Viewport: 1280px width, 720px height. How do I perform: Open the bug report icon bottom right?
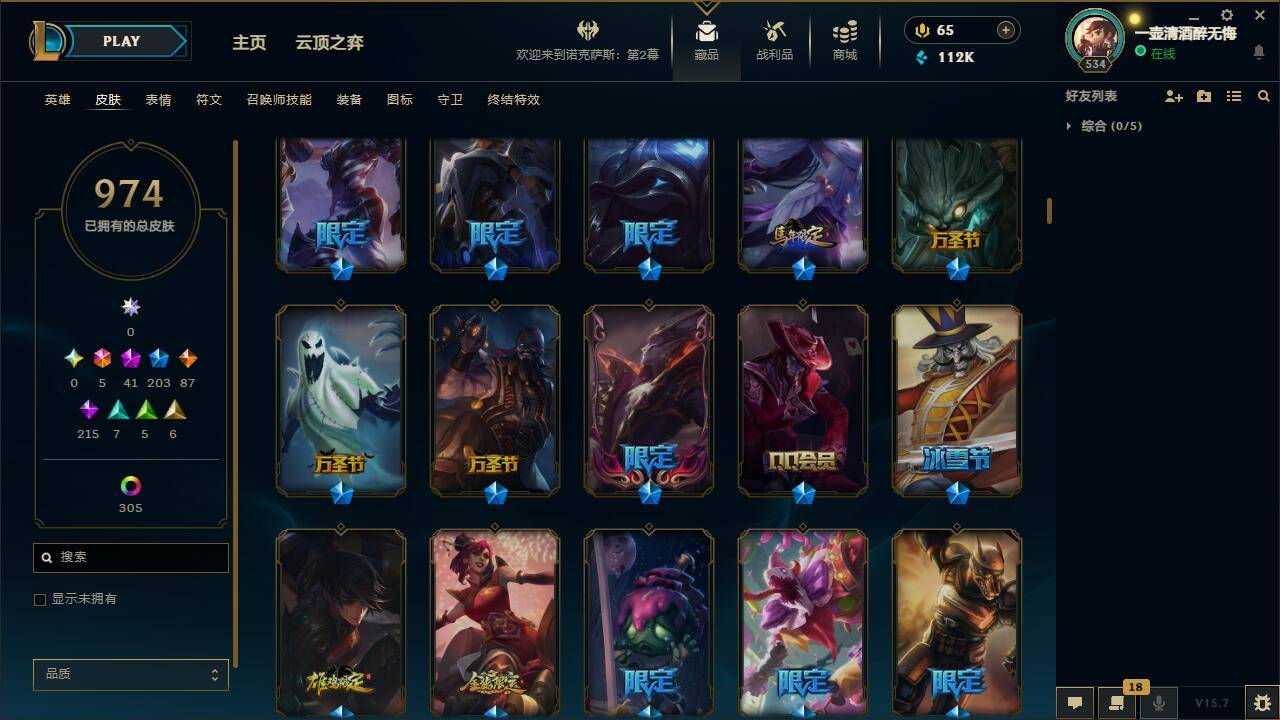tap(1261, 704)
